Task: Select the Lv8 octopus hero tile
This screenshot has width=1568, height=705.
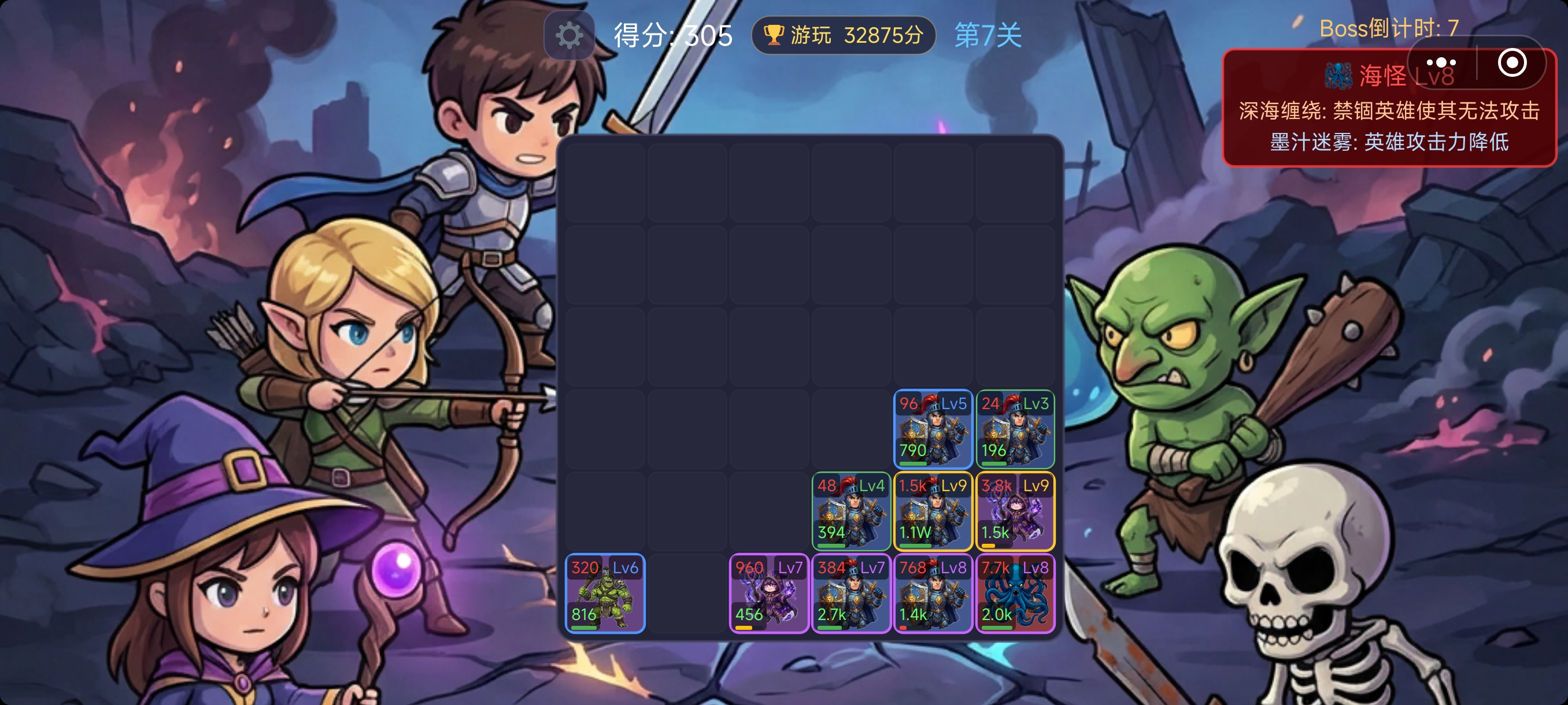Action: (1015, 593)
